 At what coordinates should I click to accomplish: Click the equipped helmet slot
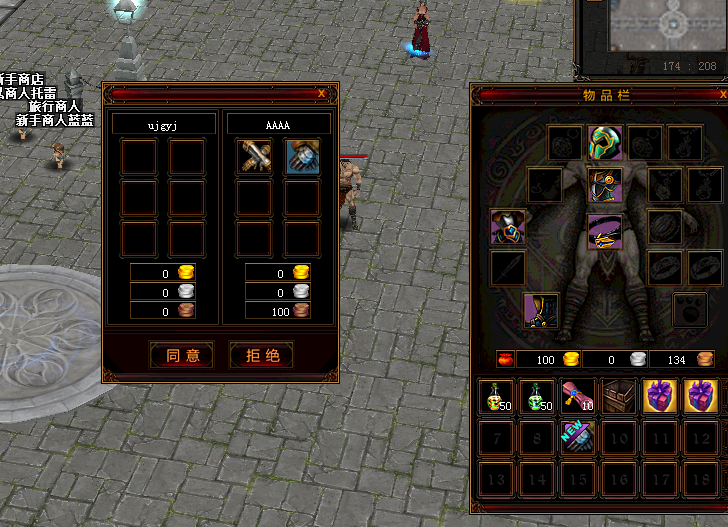(604, 143)
